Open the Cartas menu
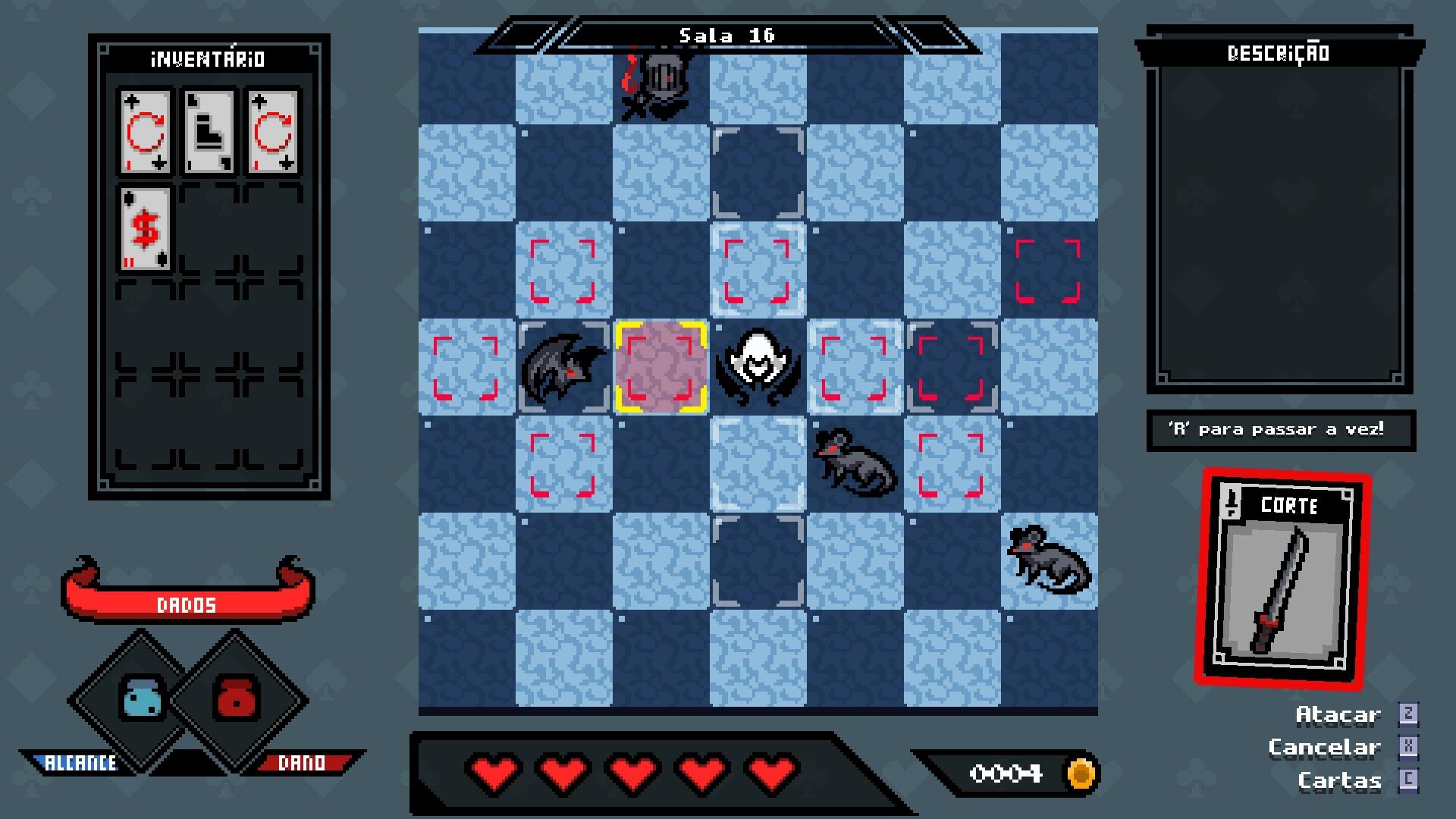 point(1341,780)
